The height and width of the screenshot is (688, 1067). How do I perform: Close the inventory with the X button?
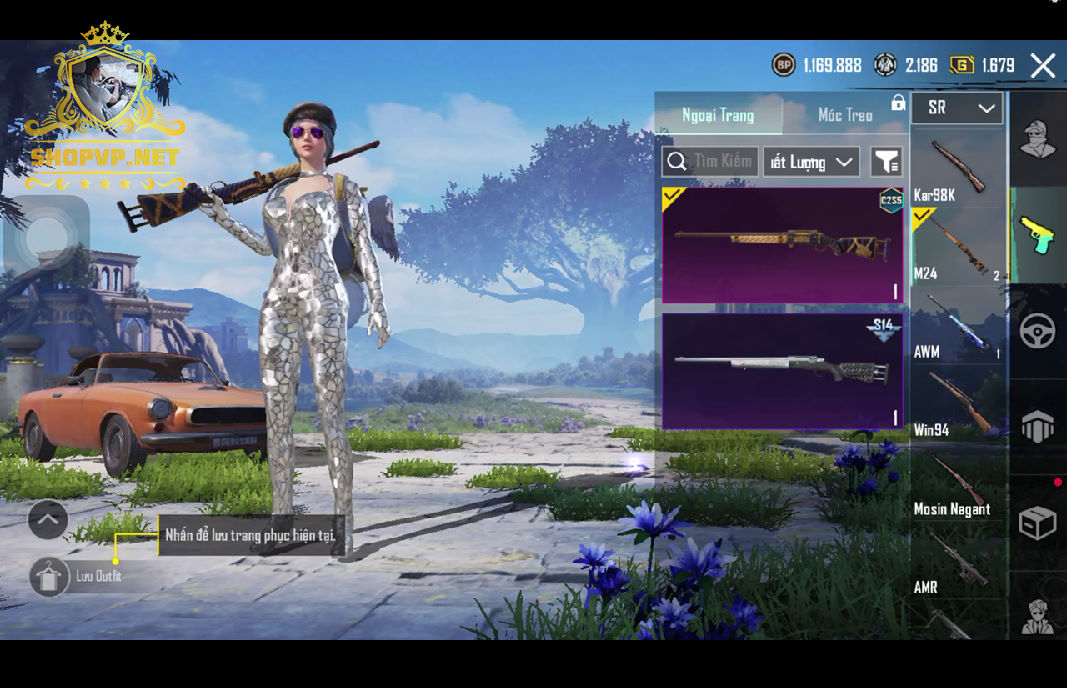pos(1042,66)
